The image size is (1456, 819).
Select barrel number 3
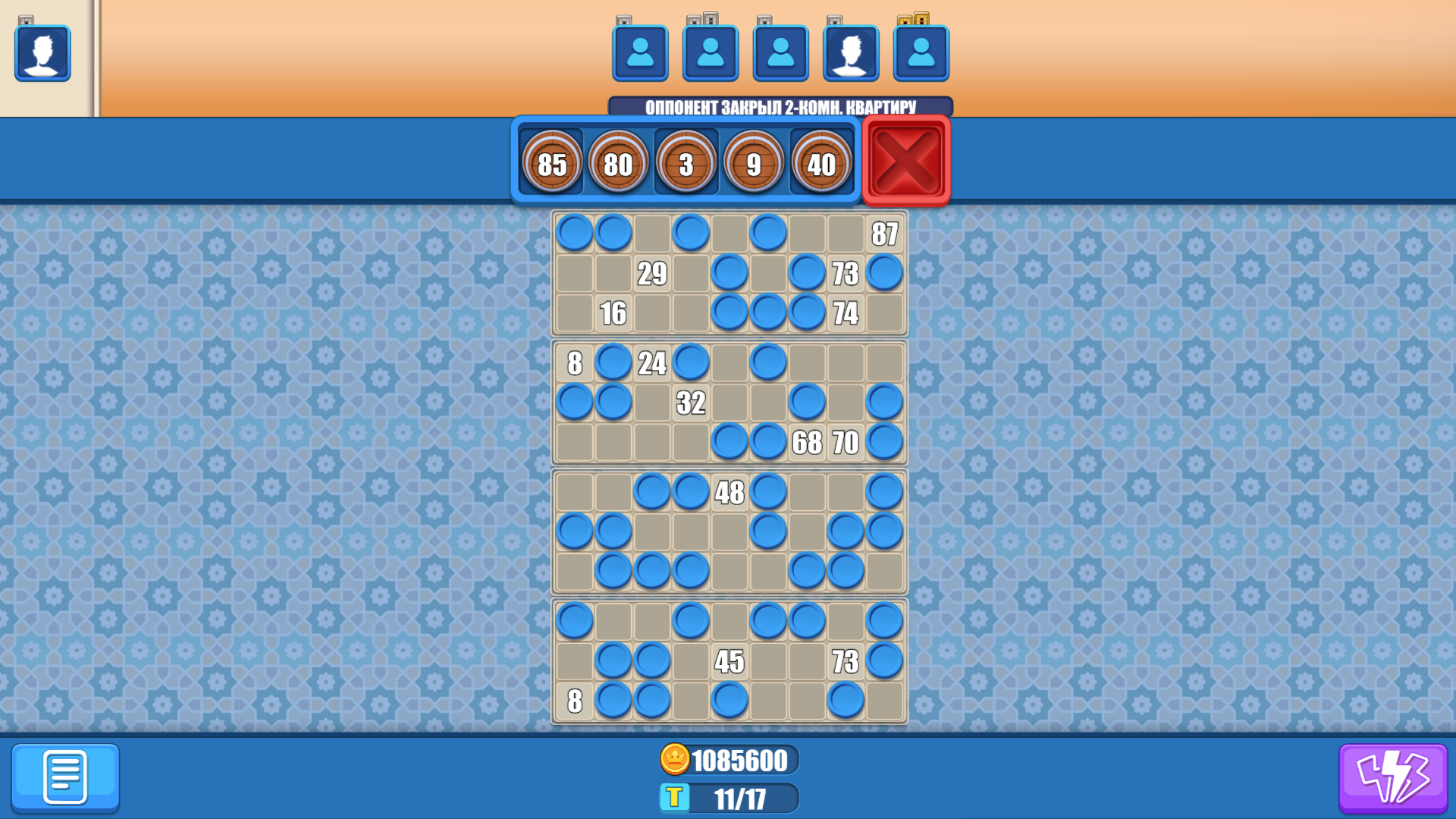(687, 162)
